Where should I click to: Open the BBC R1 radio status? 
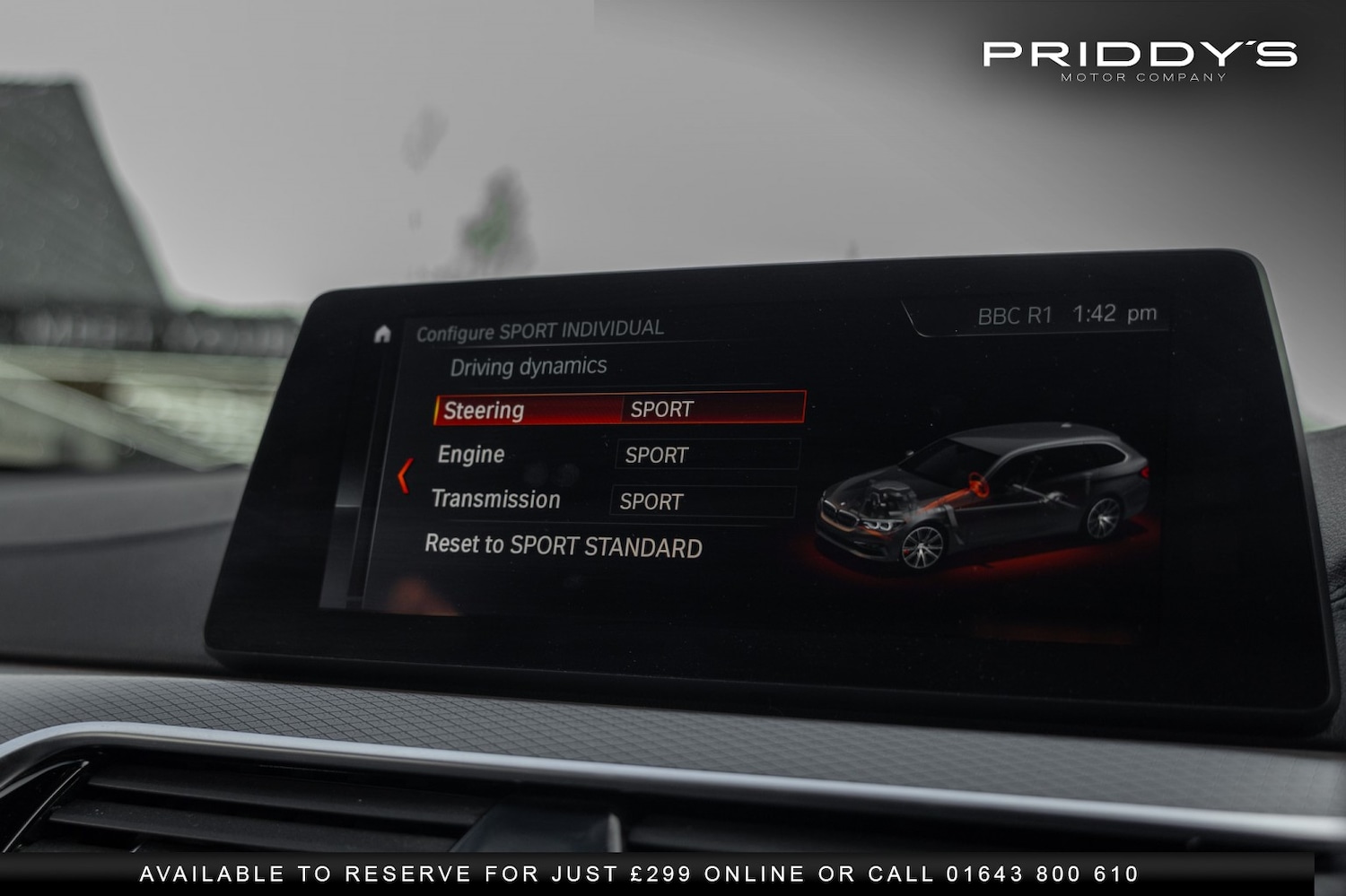[x=1014, y=316]
